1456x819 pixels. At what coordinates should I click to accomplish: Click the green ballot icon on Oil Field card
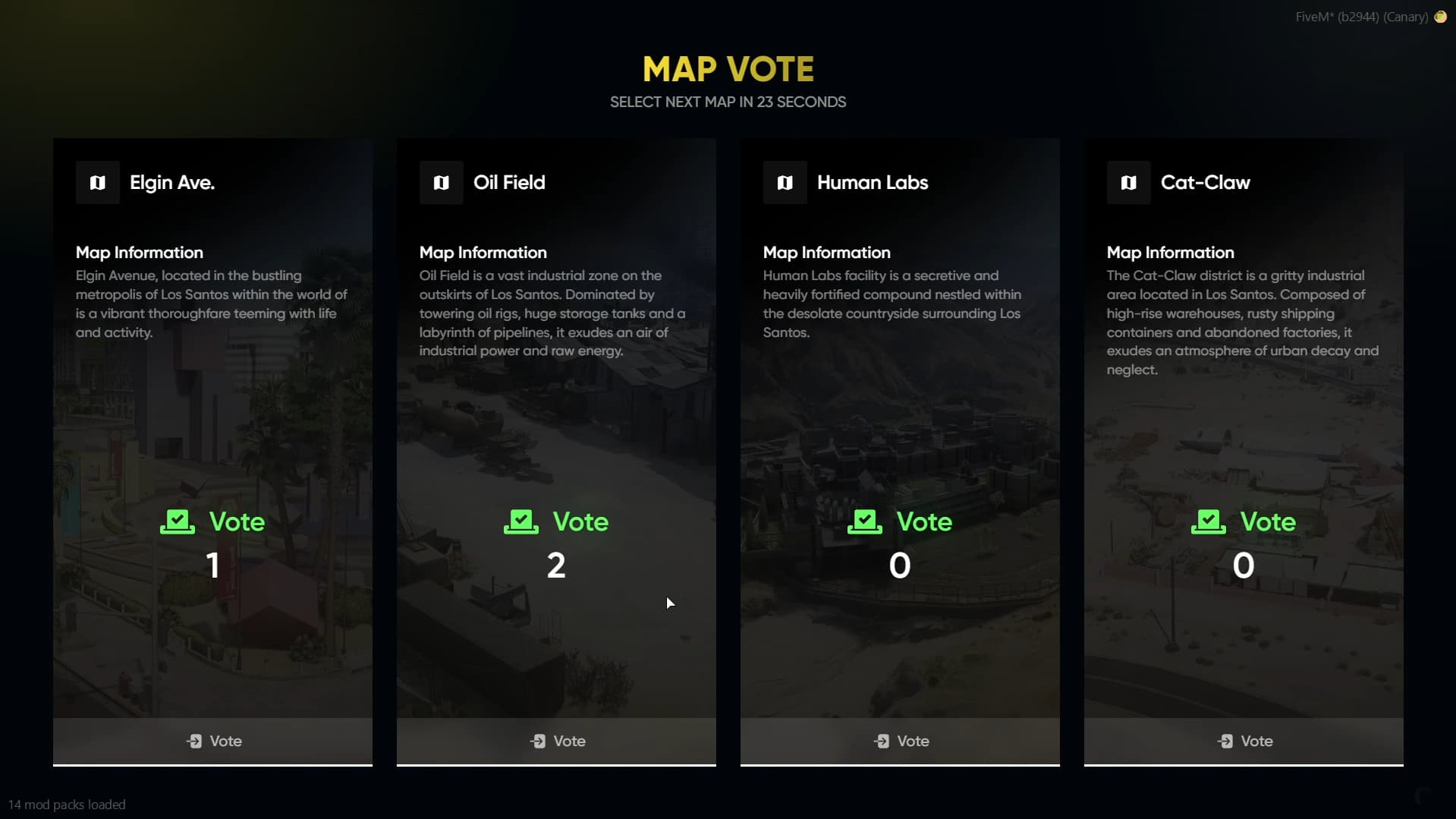pos(520,521)
